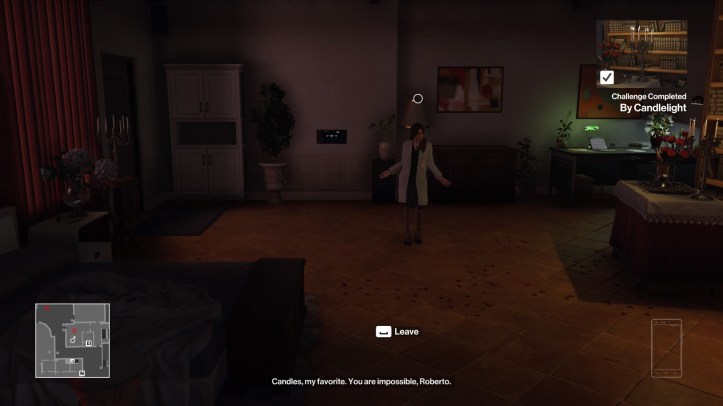Open the minimap in the corner
This screenshot has width=723, height=406.
click(73, 340)
